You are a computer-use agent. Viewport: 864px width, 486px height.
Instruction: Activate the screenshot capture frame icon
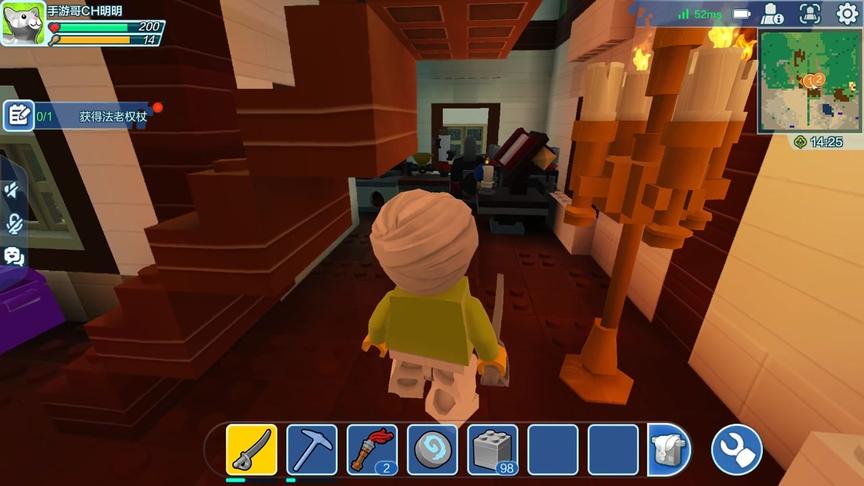pos(809,13)
